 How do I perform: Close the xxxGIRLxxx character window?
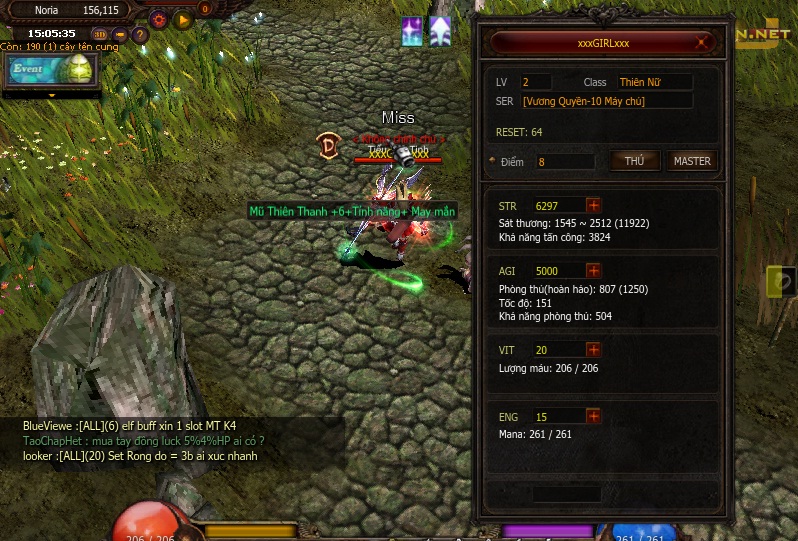pos(703,43)
